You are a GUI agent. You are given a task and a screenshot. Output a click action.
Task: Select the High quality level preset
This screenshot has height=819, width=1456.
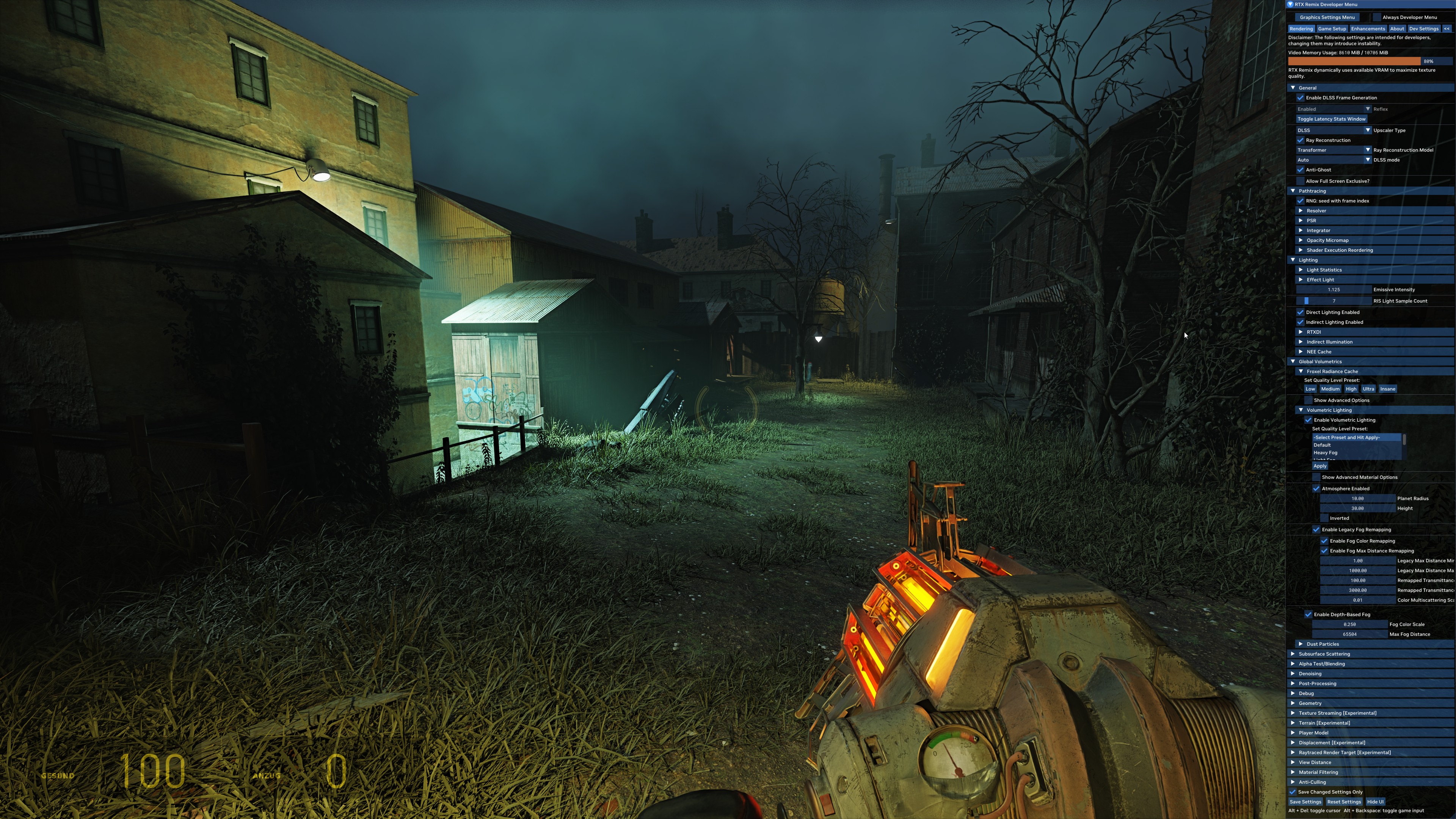(x=1351, y=389)
